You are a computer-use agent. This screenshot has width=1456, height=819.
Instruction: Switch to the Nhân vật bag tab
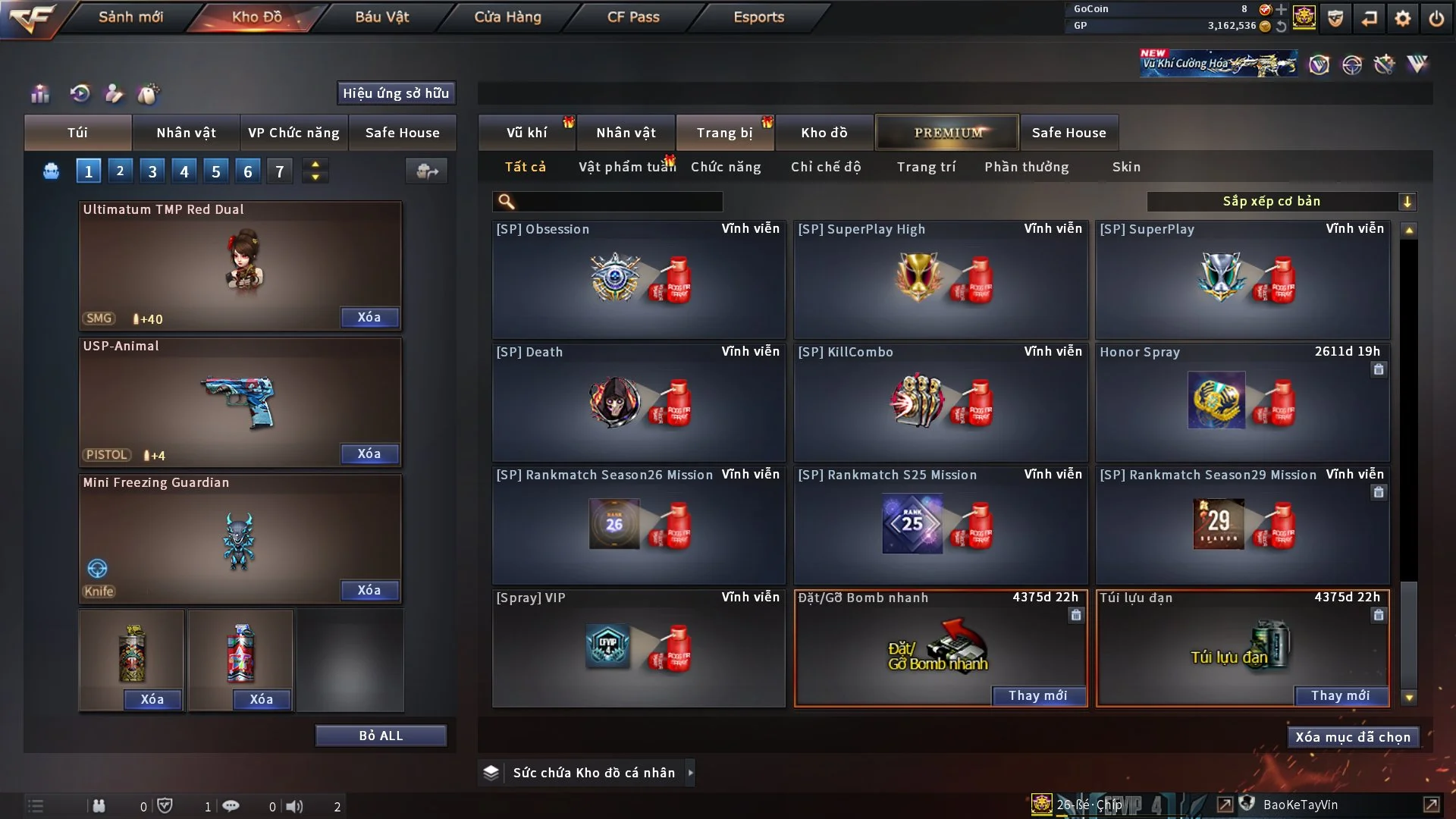coord(186,133)
